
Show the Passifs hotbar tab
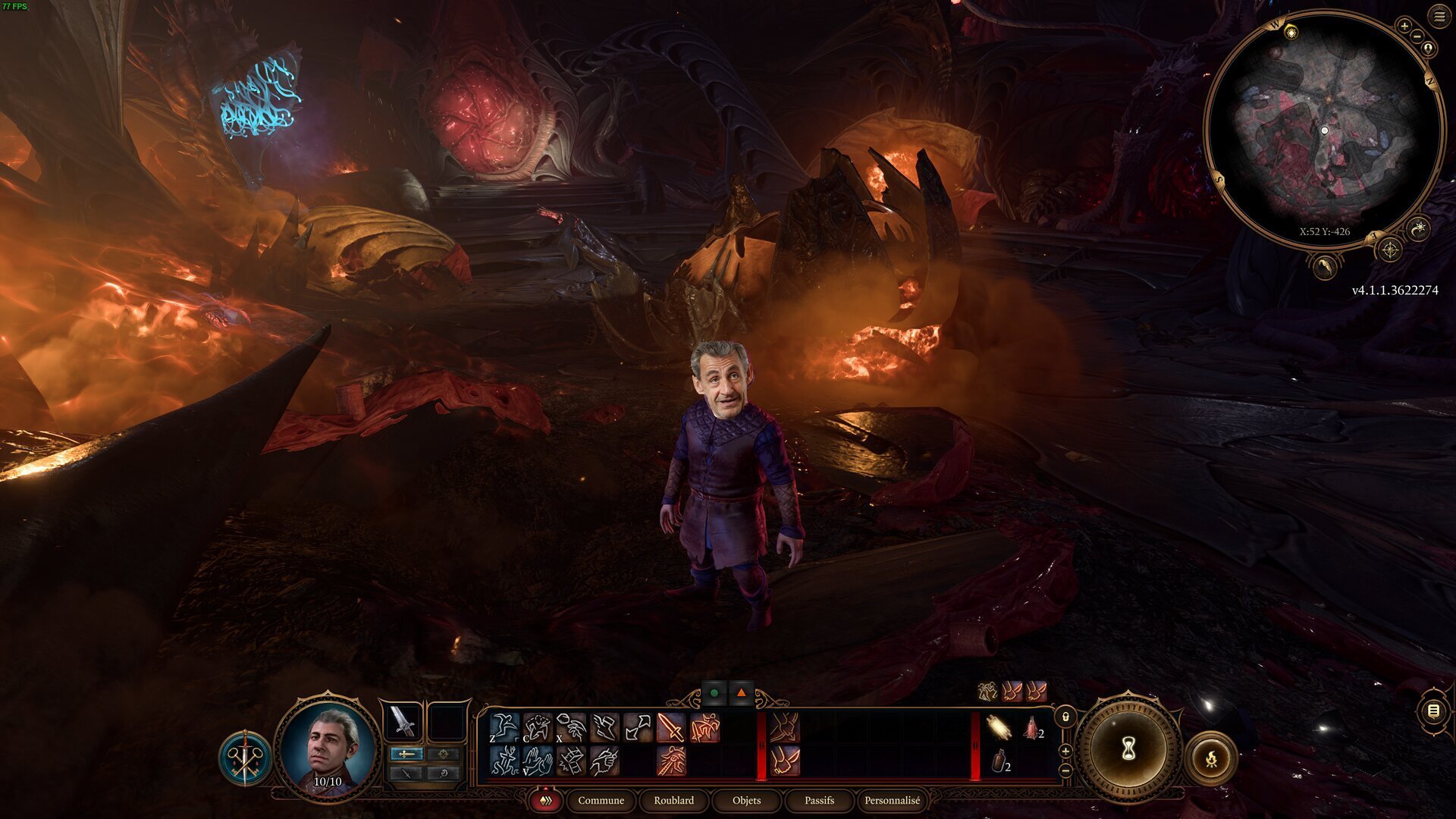[x=819, y=800]
